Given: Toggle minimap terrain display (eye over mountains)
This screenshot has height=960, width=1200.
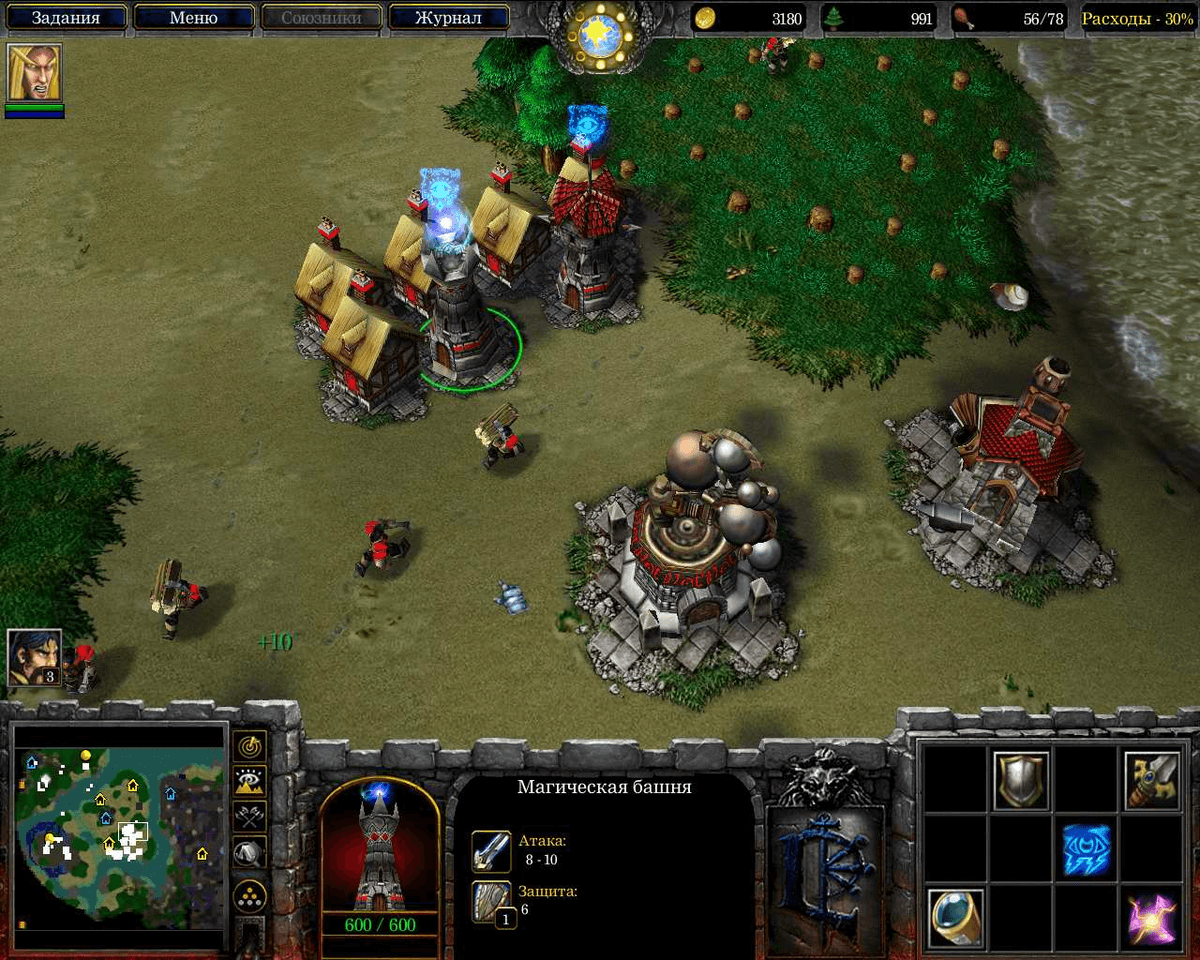Looking at the screenshot, I should [x=249, y=782].
